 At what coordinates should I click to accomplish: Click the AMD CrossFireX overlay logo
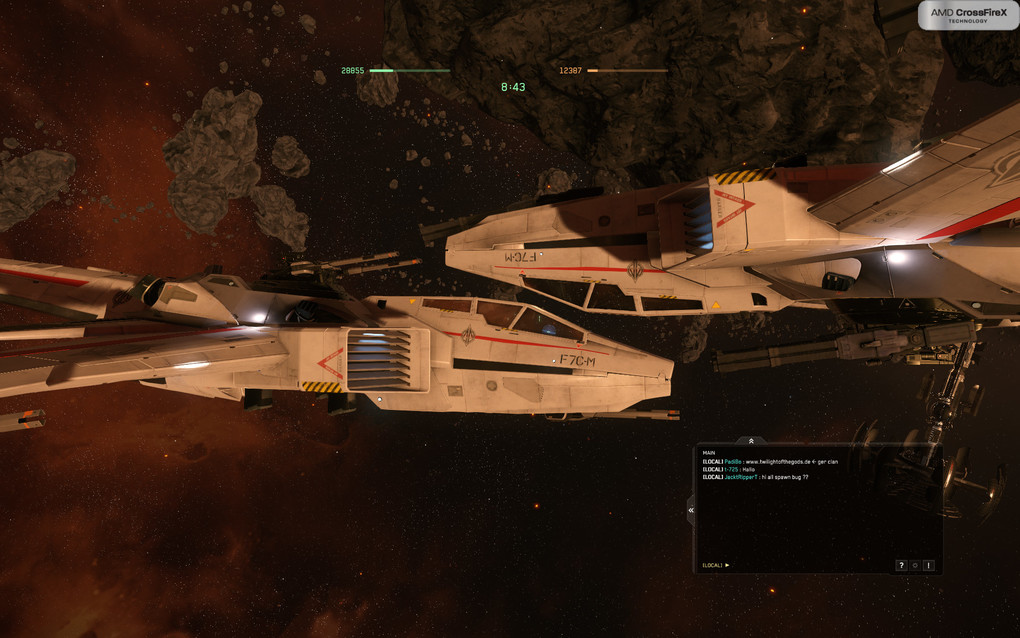click(x=968, y=15)
